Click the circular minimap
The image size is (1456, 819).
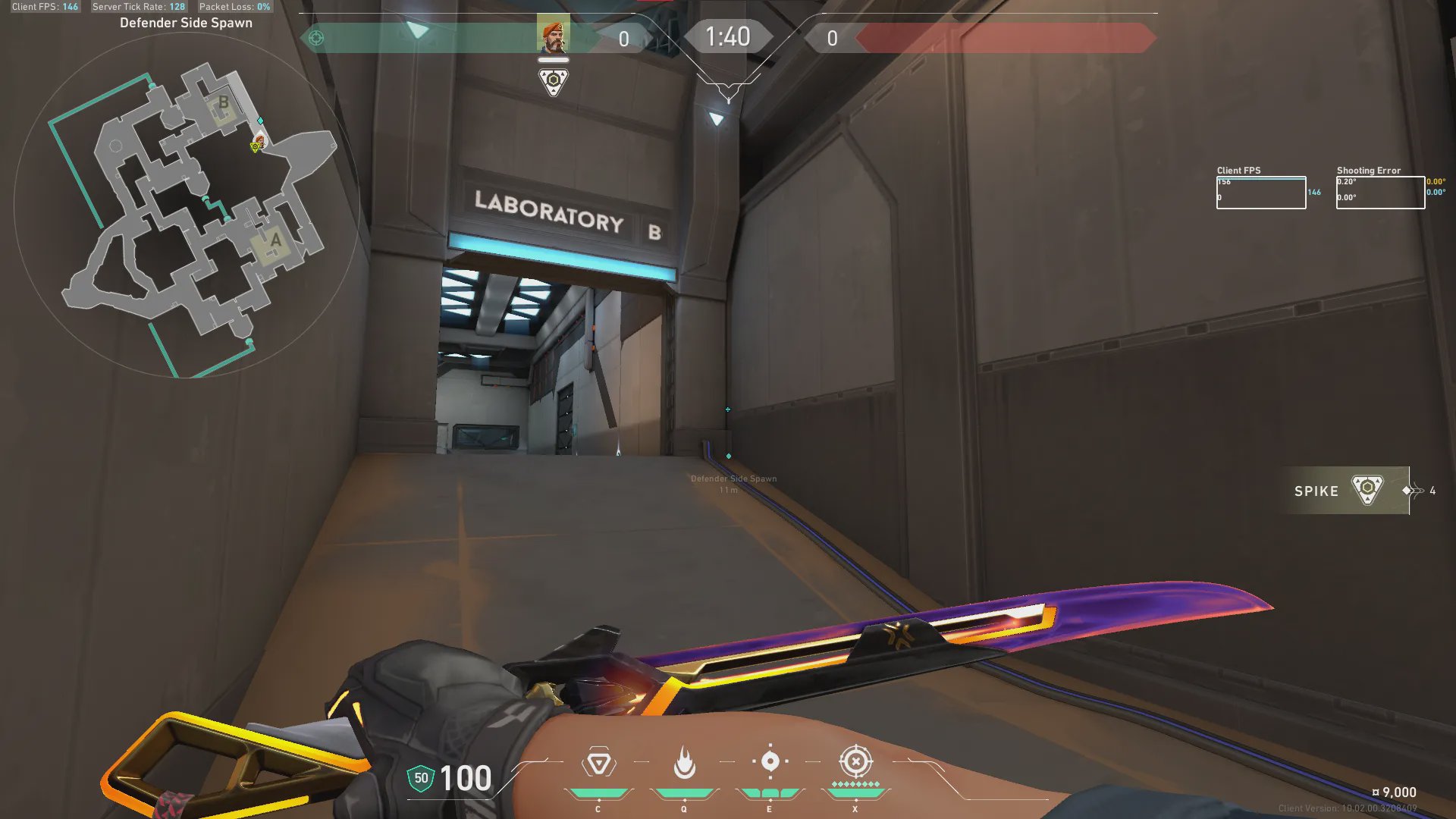187,205
